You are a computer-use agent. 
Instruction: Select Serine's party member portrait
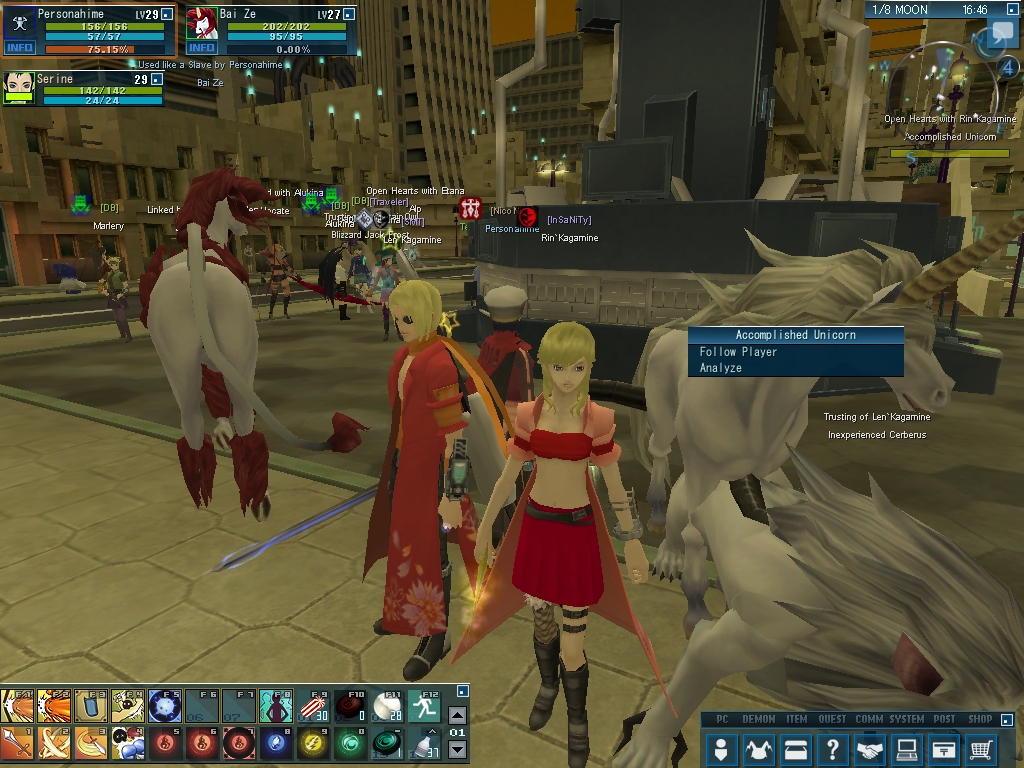point(19,87)
